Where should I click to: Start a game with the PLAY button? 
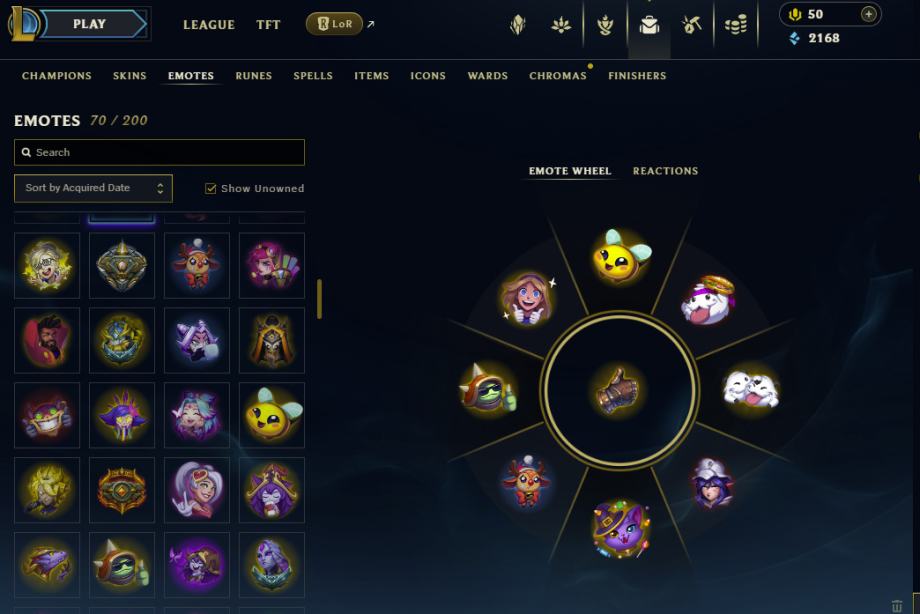click(x=90, y=24)
